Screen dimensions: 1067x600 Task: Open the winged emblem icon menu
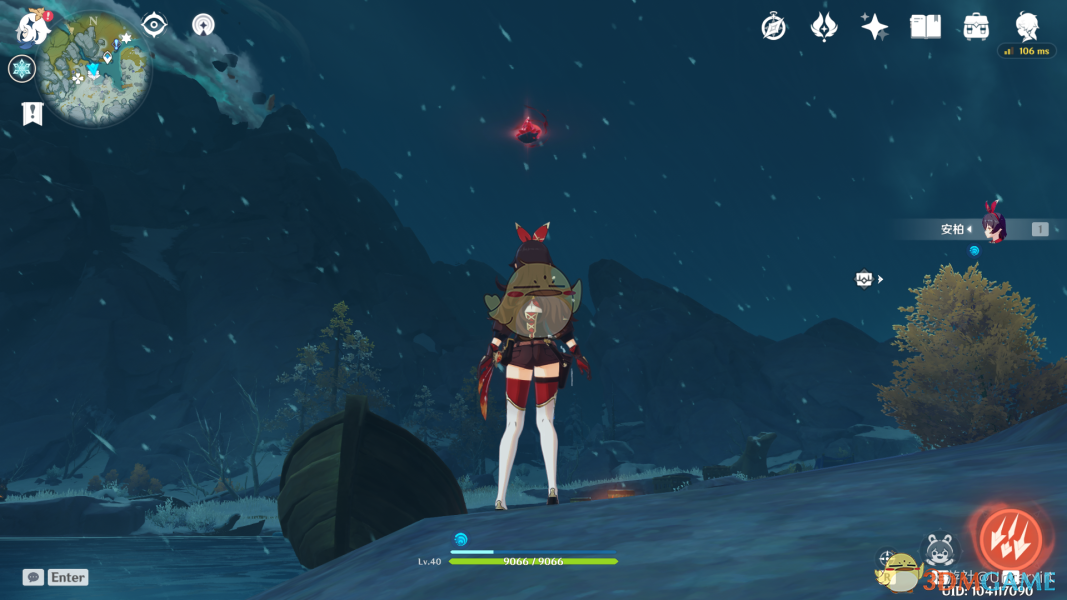coord(824,27)
